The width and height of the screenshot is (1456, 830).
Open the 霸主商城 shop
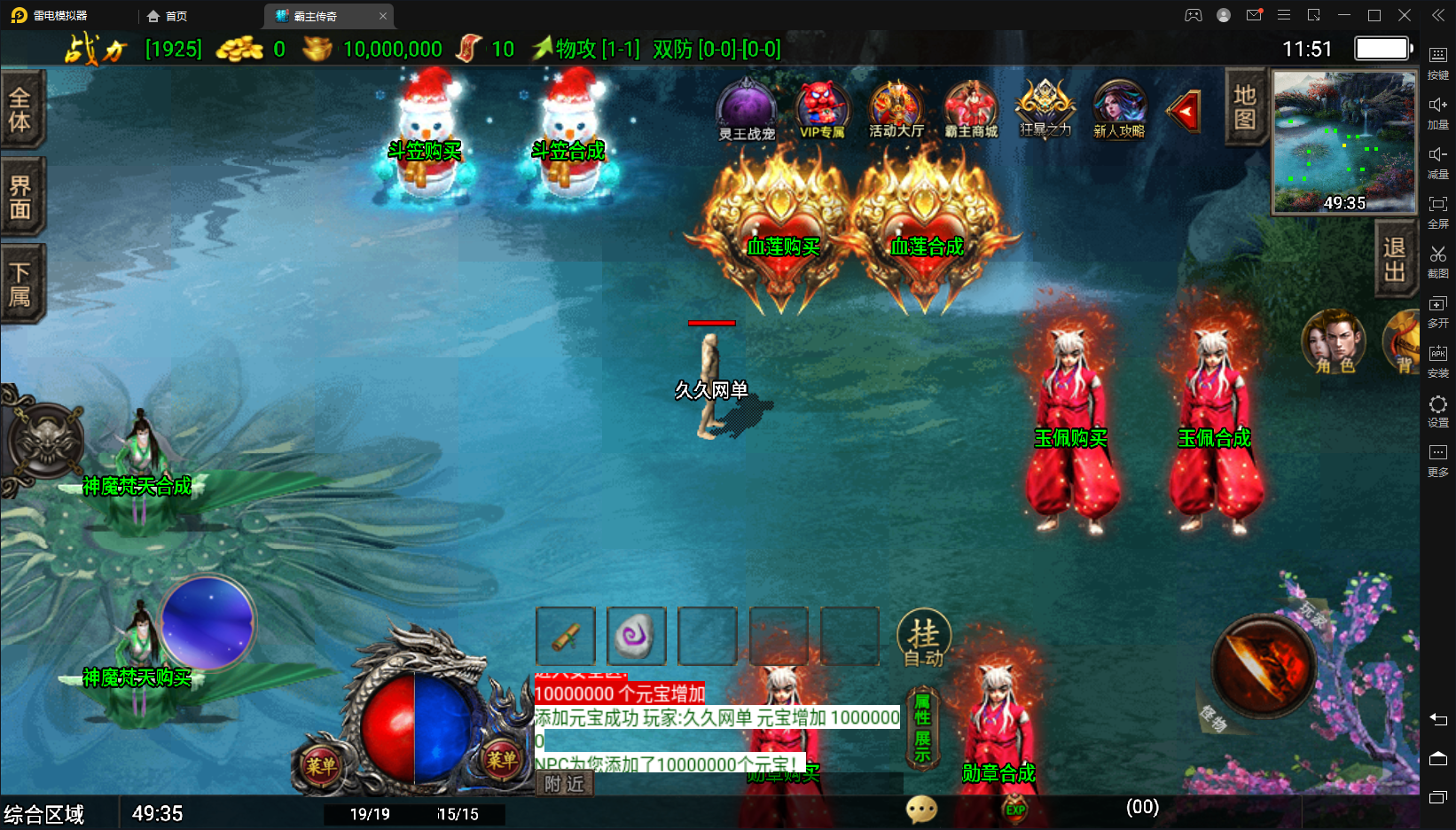[x=971, y=109]
